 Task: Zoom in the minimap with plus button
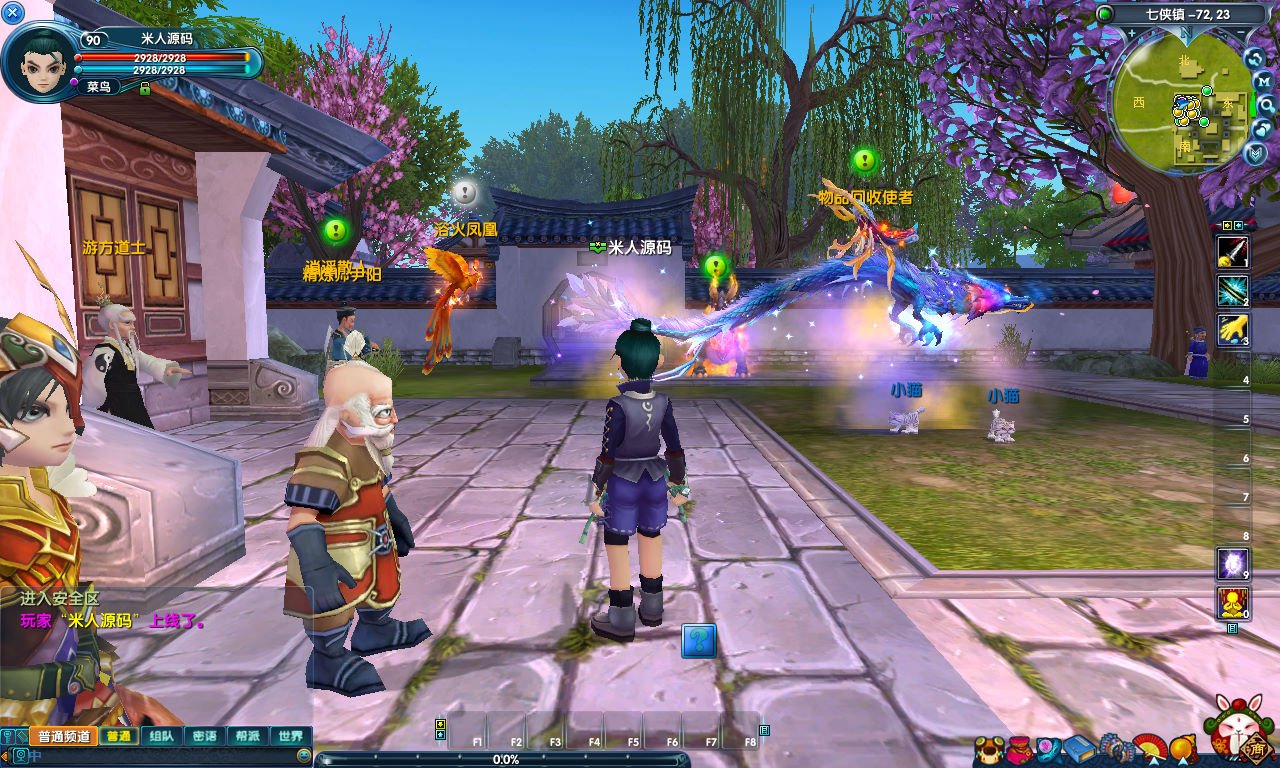[x=1131, y=32]
